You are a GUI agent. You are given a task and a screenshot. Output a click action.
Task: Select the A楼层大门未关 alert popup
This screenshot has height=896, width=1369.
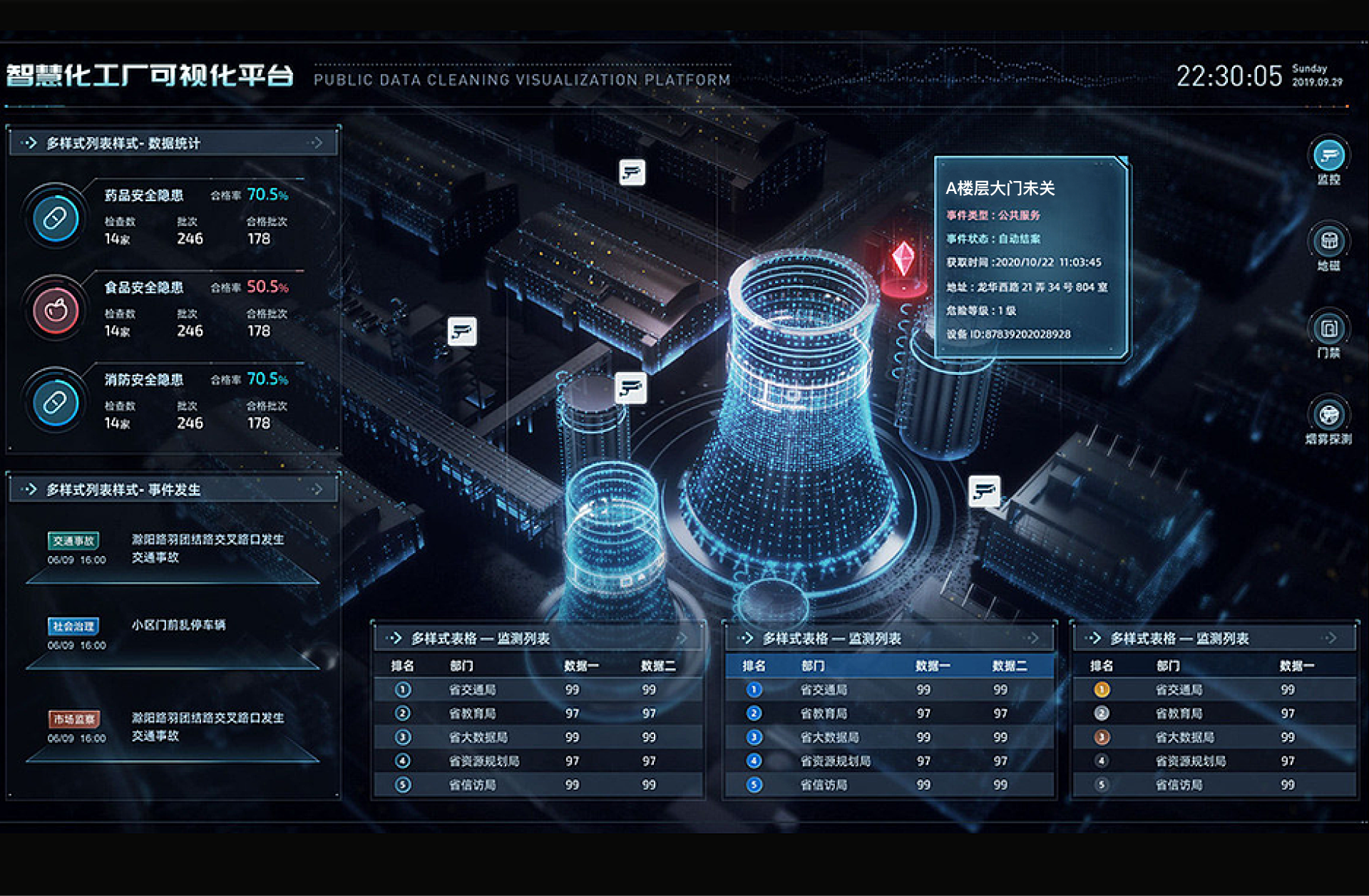click(x=1030, y=257)
